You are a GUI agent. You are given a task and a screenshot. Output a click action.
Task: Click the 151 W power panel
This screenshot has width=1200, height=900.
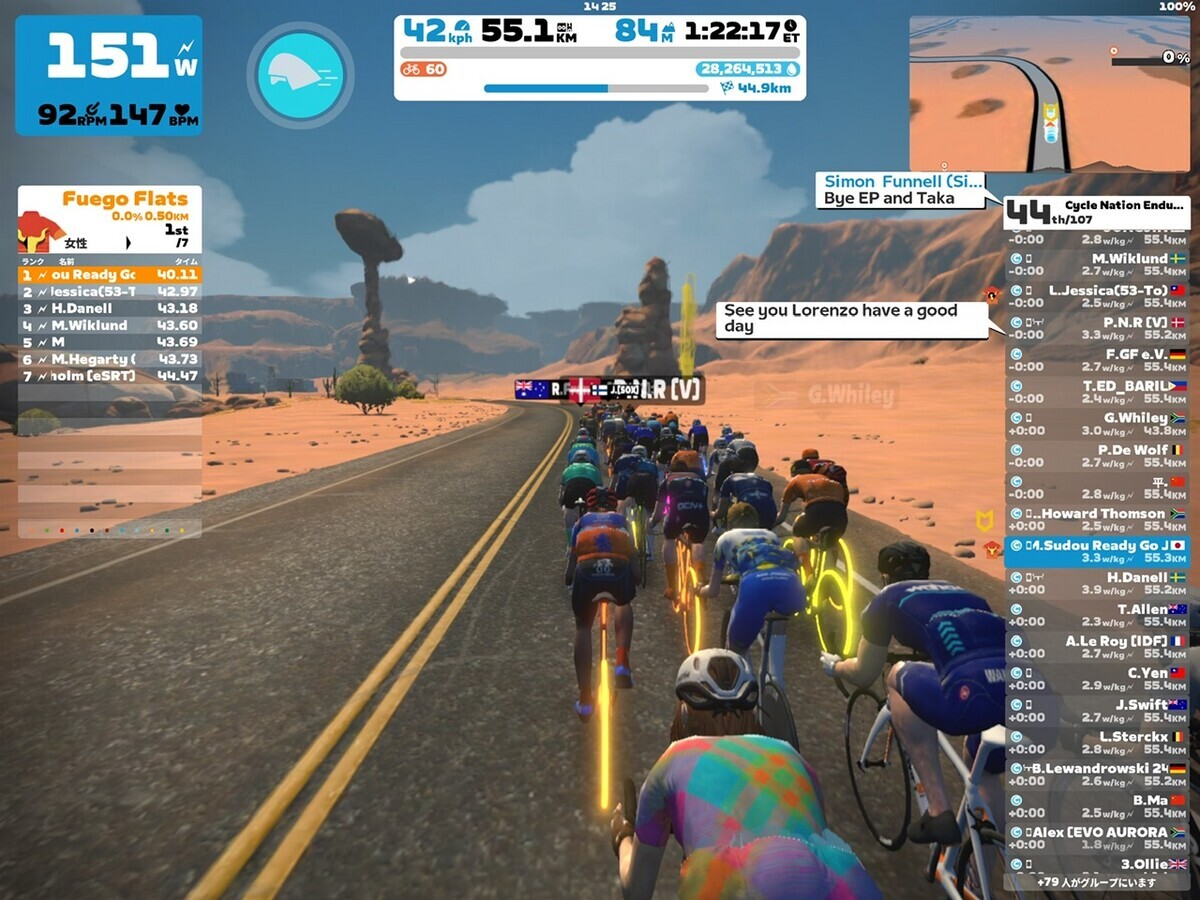pyautogui.click(x=108, y=75)
